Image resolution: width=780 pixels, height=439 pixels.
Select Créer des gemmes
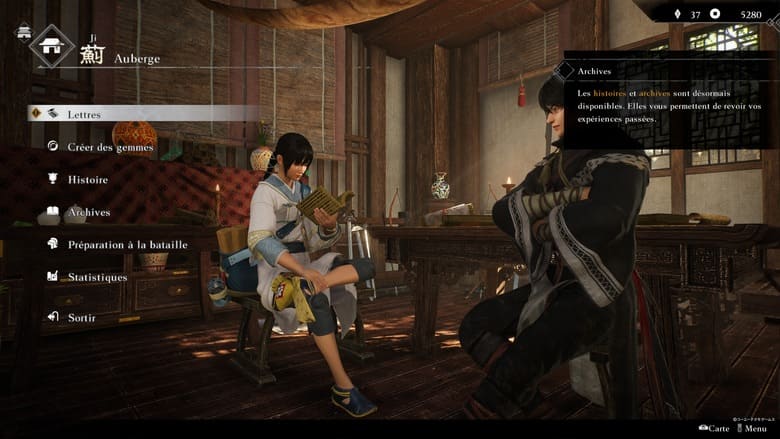110,147
